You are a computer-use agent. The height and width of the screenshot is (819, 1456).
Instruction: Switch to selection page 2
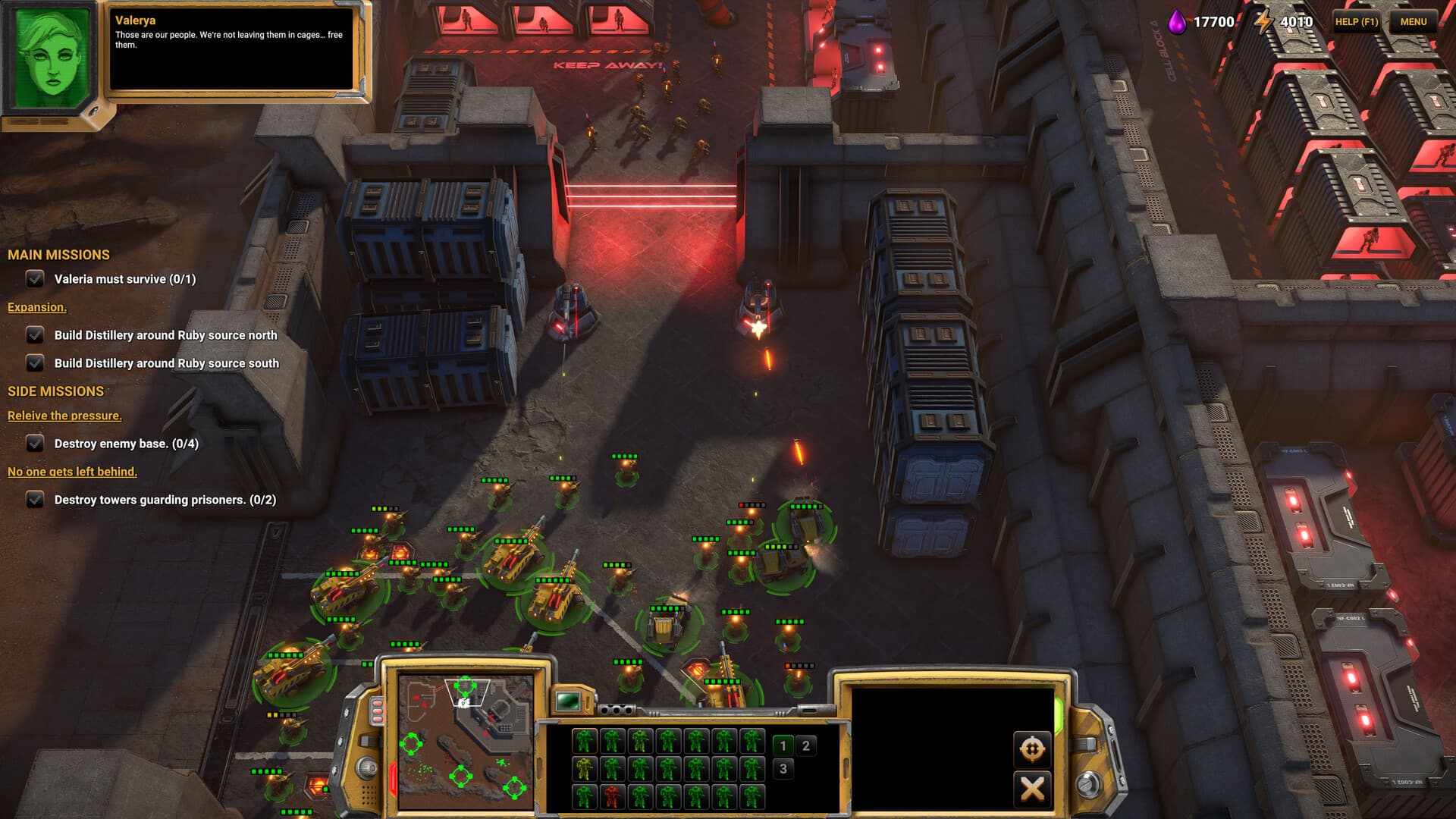[805, 745]
